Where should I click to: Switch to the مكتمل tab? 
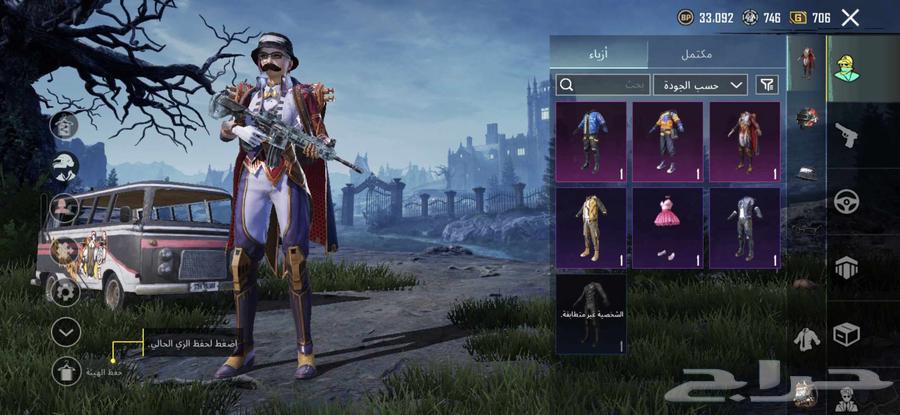(x=716, y=52)
